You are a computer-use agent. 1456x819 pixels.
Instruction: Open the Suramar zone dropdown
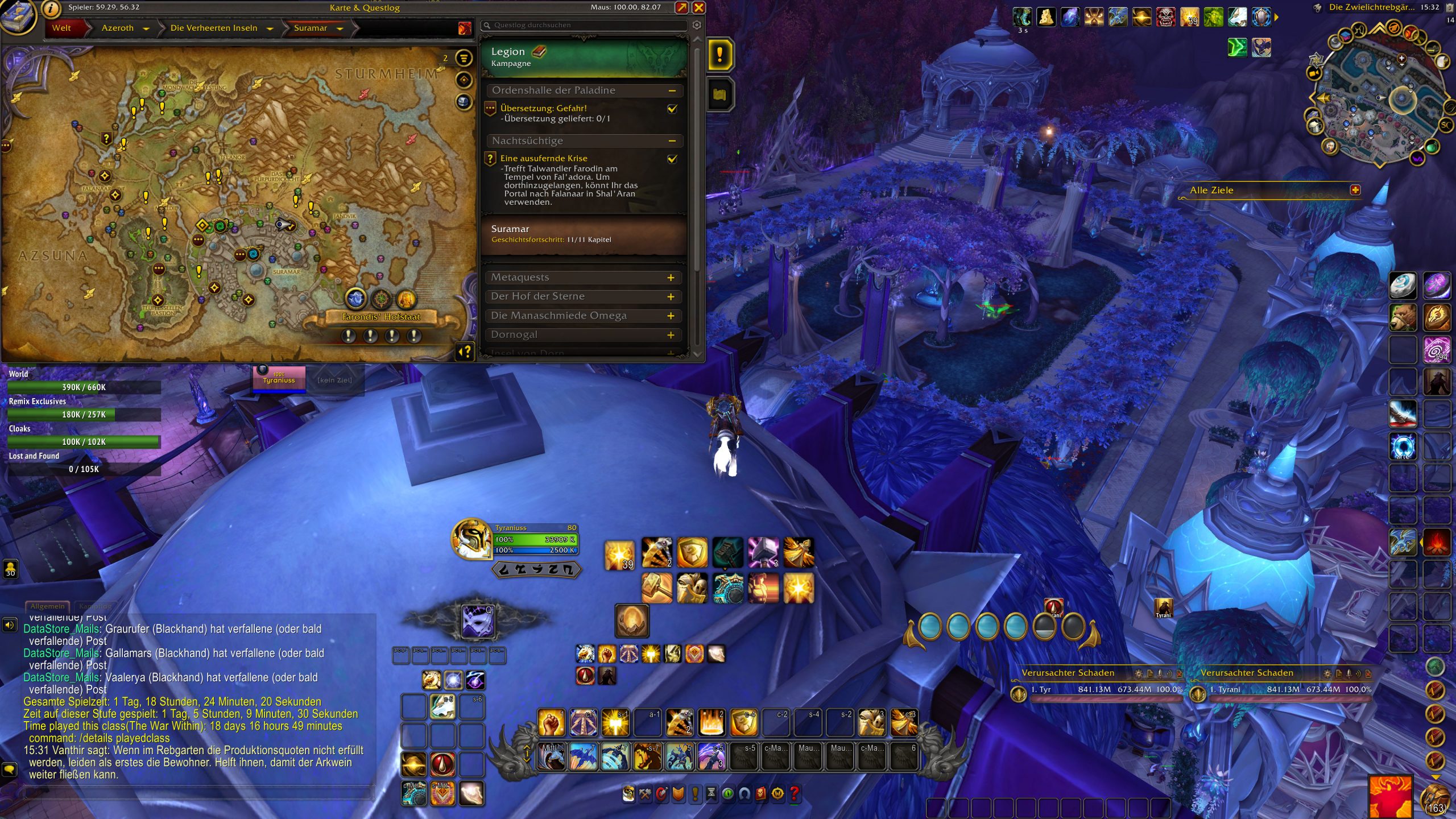tap(340, 28)
